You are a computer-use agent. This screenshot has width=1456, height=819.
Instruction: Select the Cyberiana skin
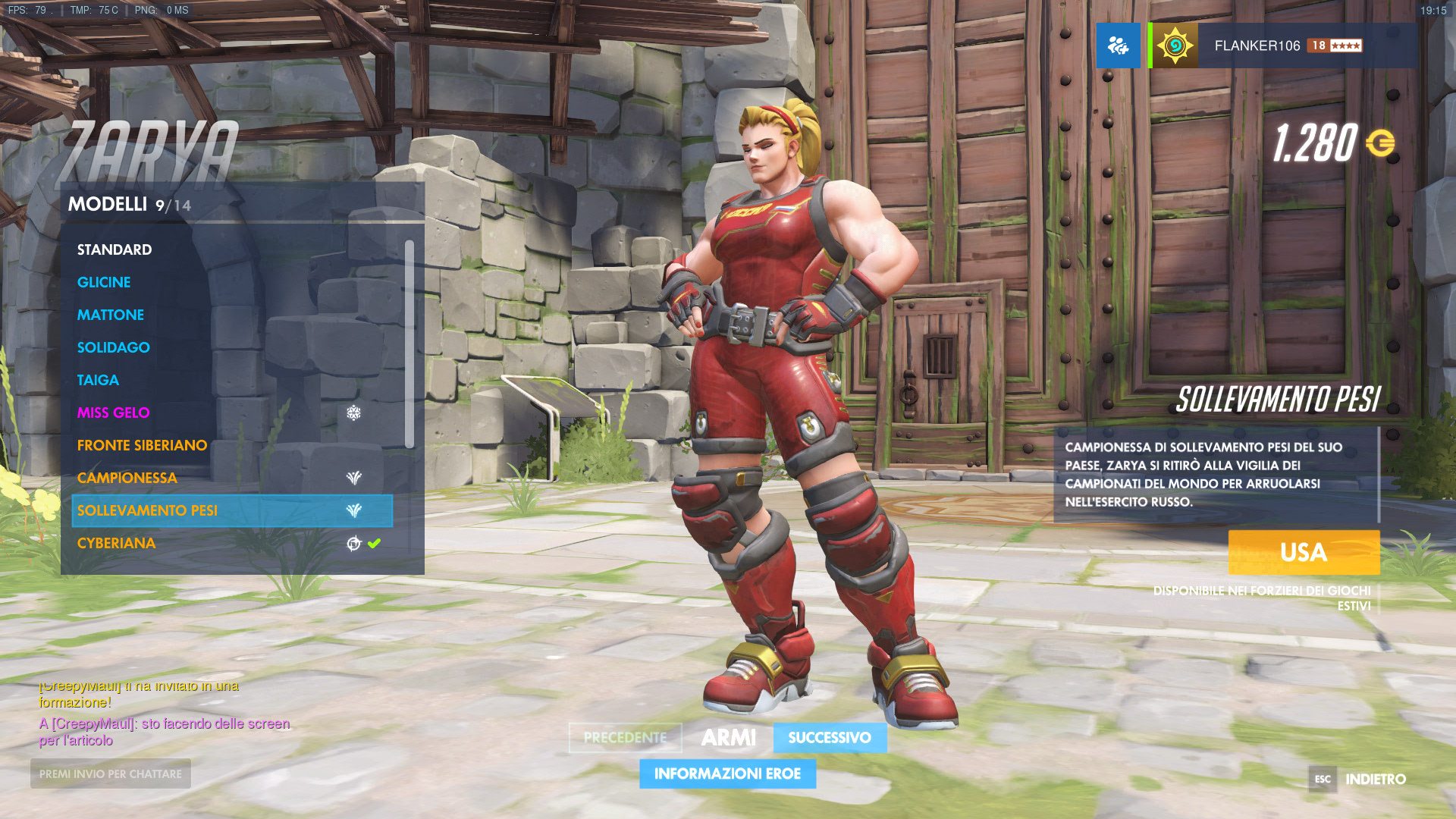tap(117, 543)
